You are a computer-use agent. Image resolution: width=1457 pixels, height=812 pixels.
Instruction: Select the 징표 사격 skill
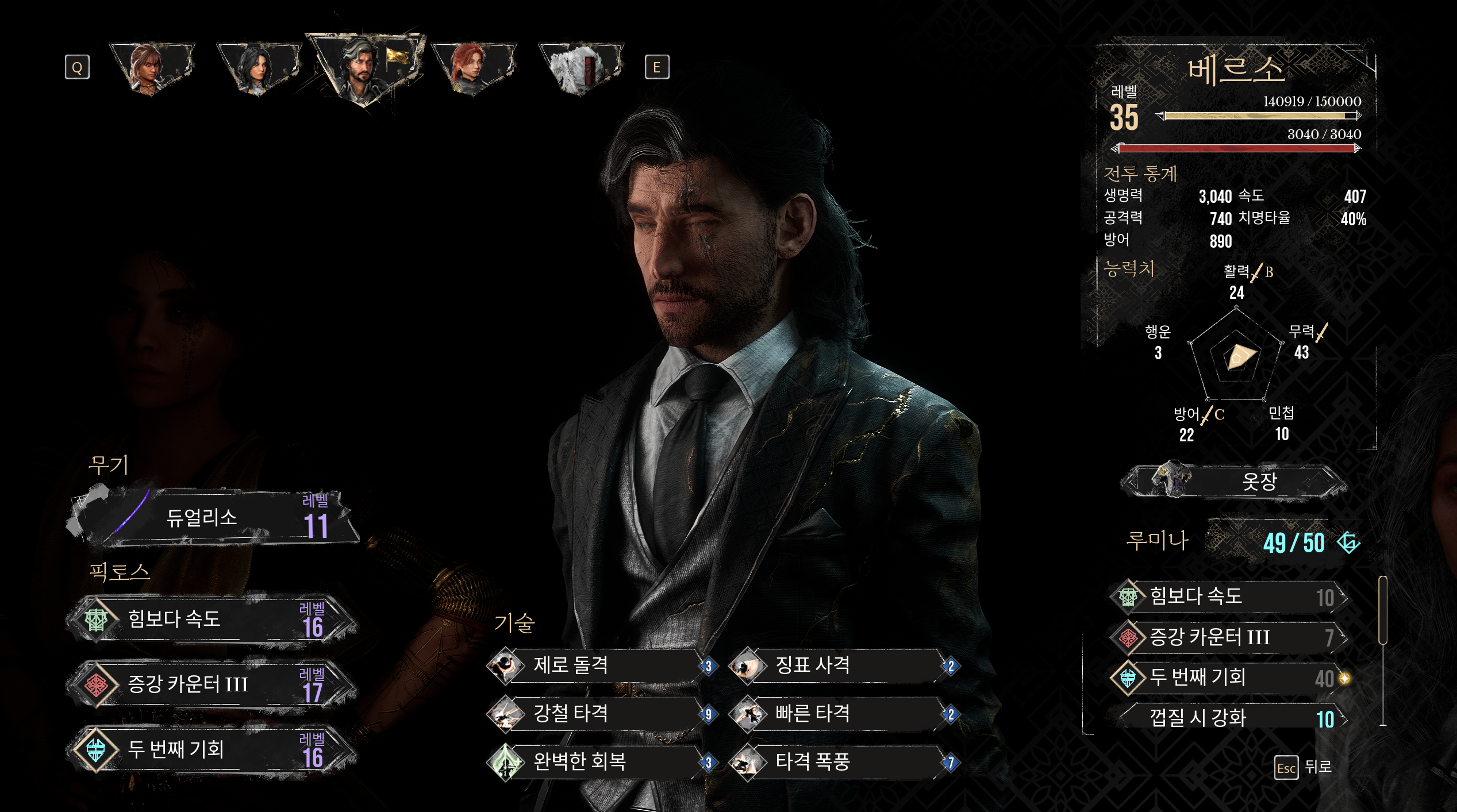click(842, 665)
